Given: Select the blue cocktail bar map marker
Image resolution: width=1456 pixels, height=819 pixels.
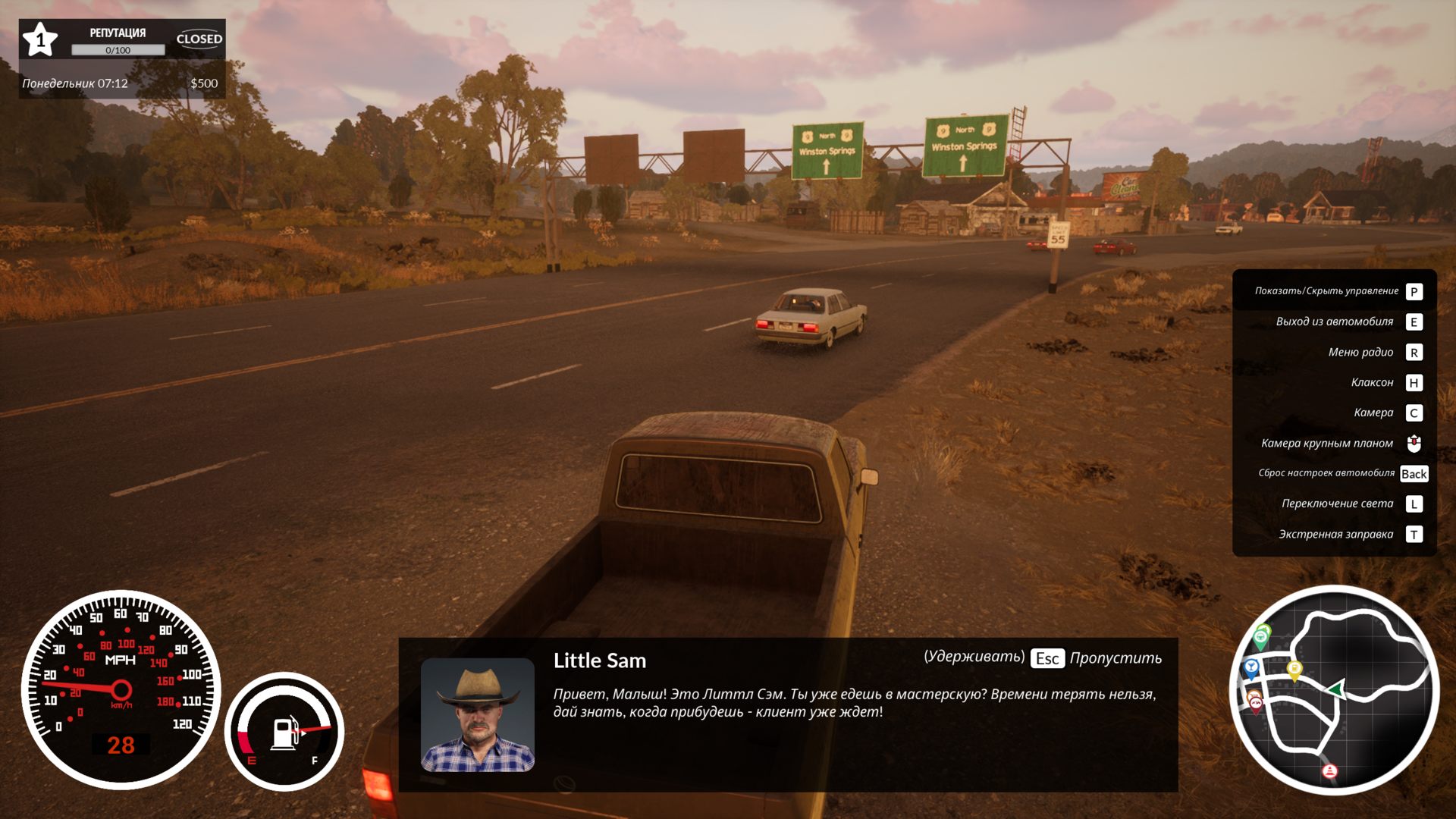Looking at the screenshot, I should [1251, 667].
